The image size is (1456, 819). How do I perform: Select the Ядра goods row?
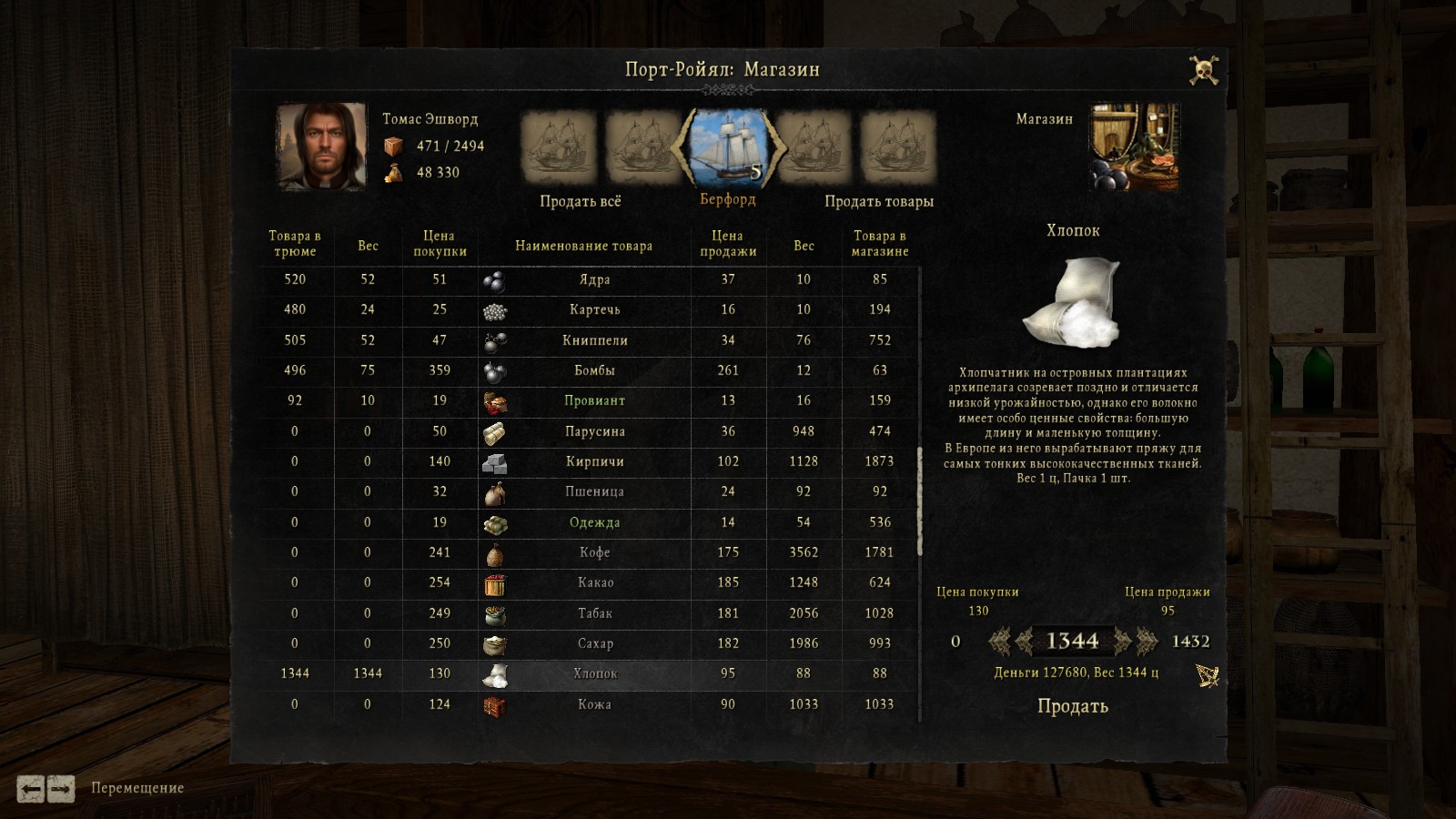pos(594,279)
